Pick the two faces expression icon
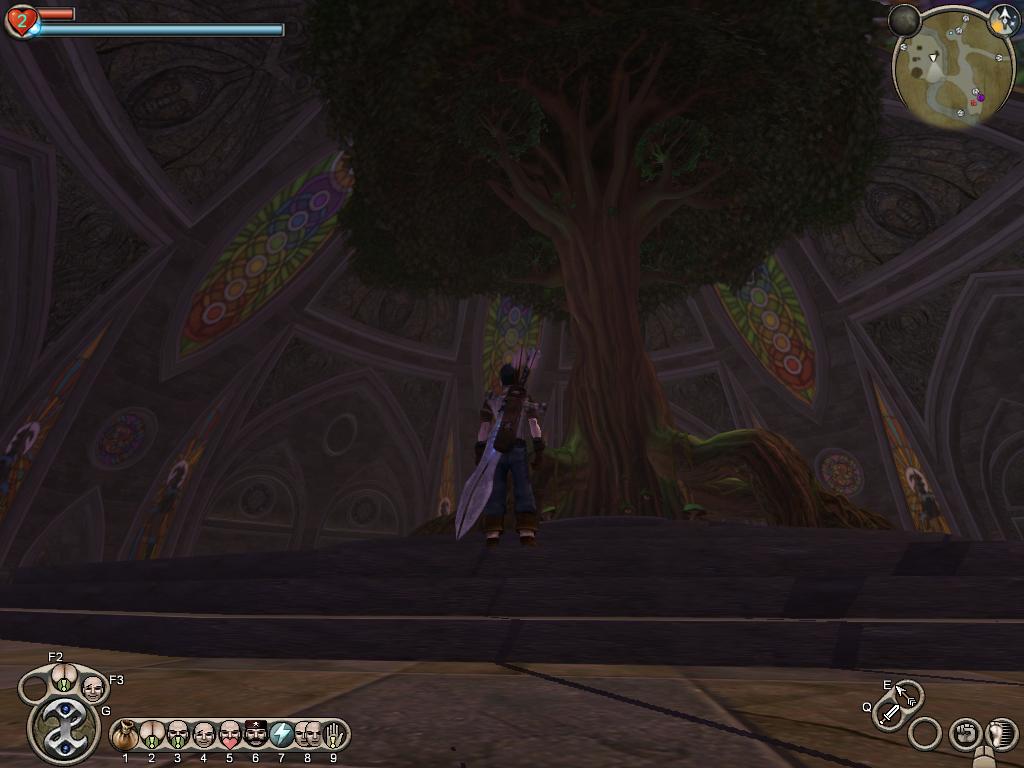Screen dimensions: 1024x768 click(307, 736)
